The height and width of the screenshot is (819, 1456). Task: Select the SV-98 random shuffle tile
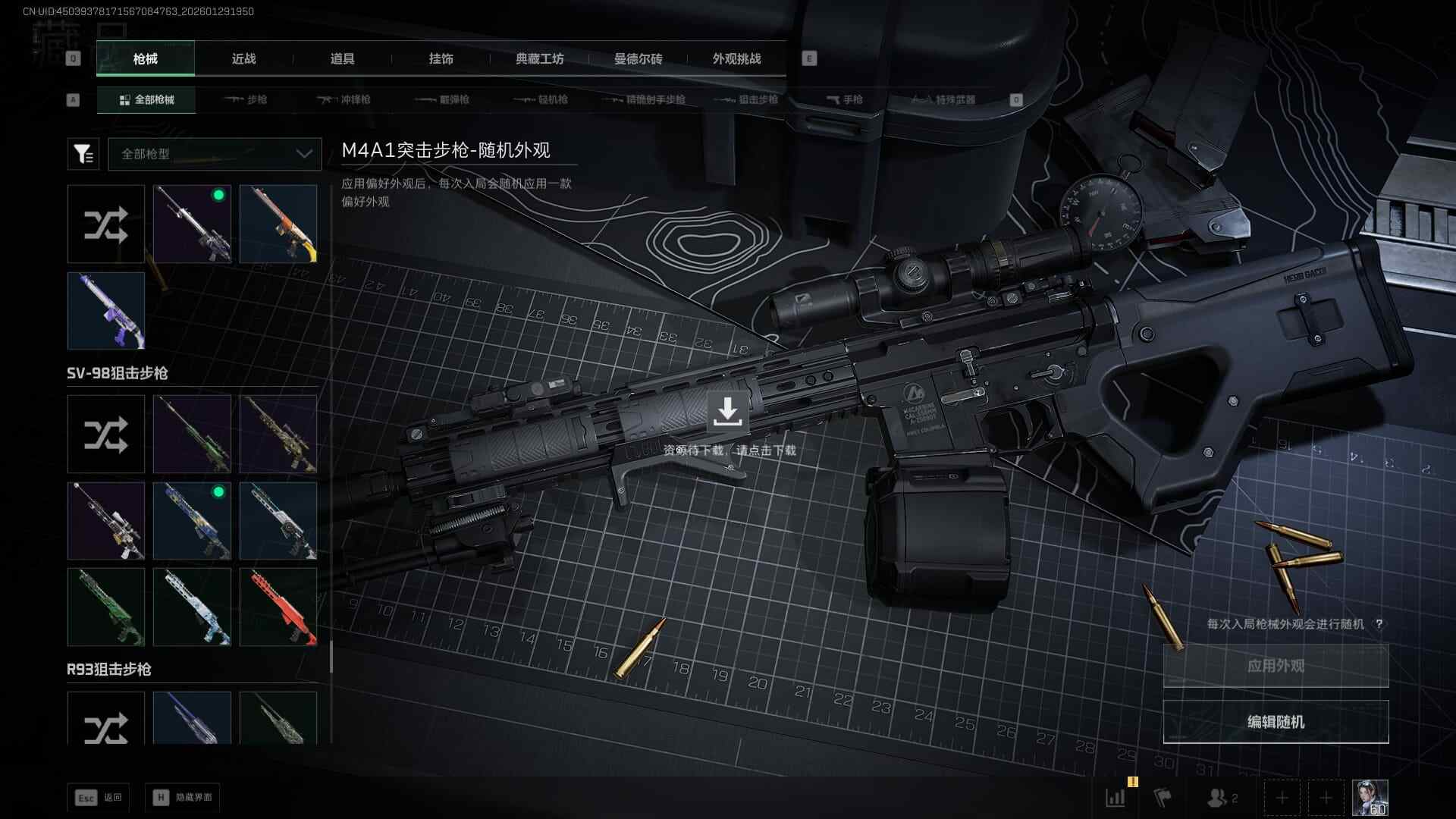pyautogui.click(x=106, y=435)
